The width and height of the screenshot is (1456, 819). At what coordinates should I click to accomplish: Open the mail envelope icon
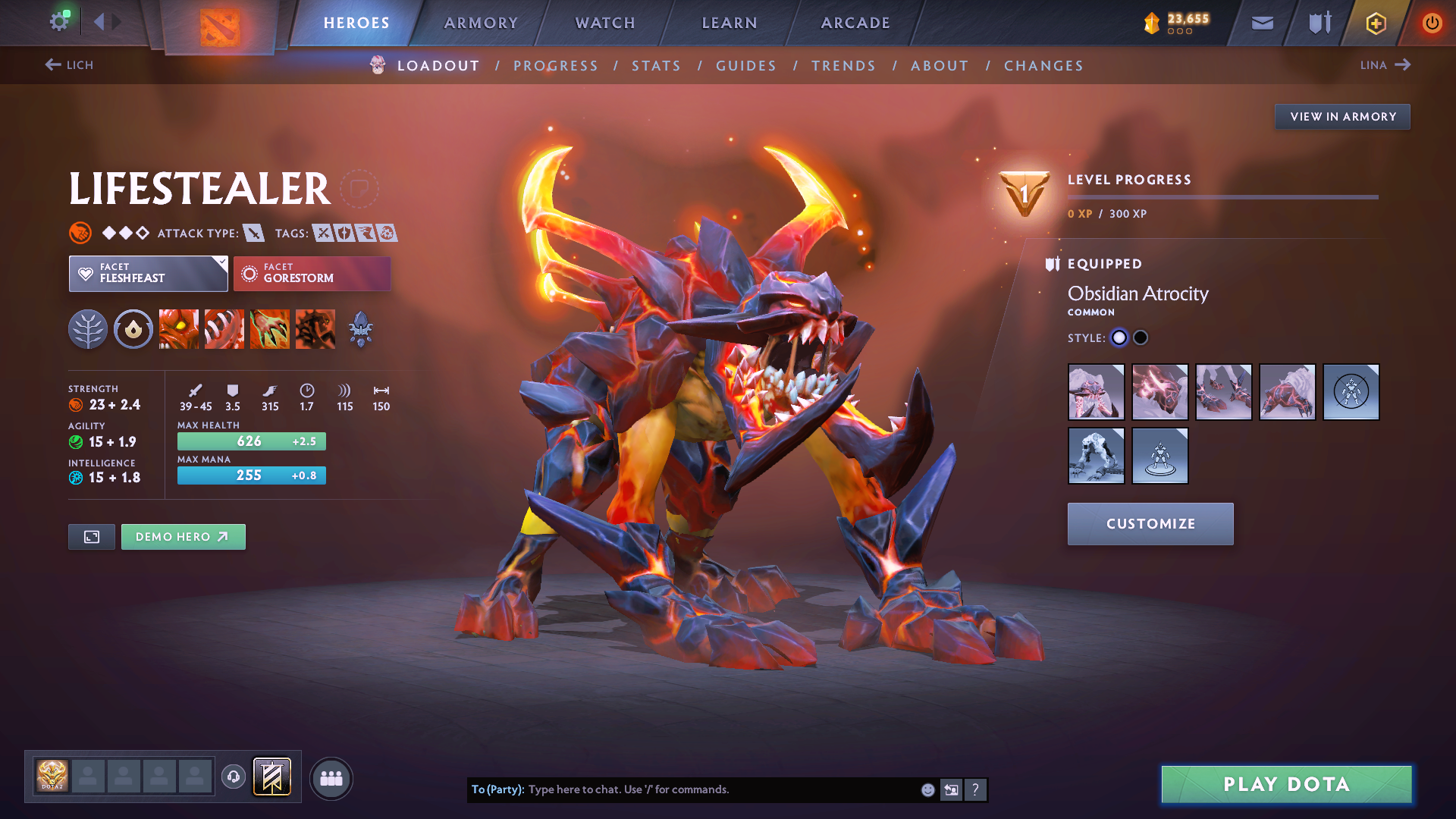[x=1262, y=24]
